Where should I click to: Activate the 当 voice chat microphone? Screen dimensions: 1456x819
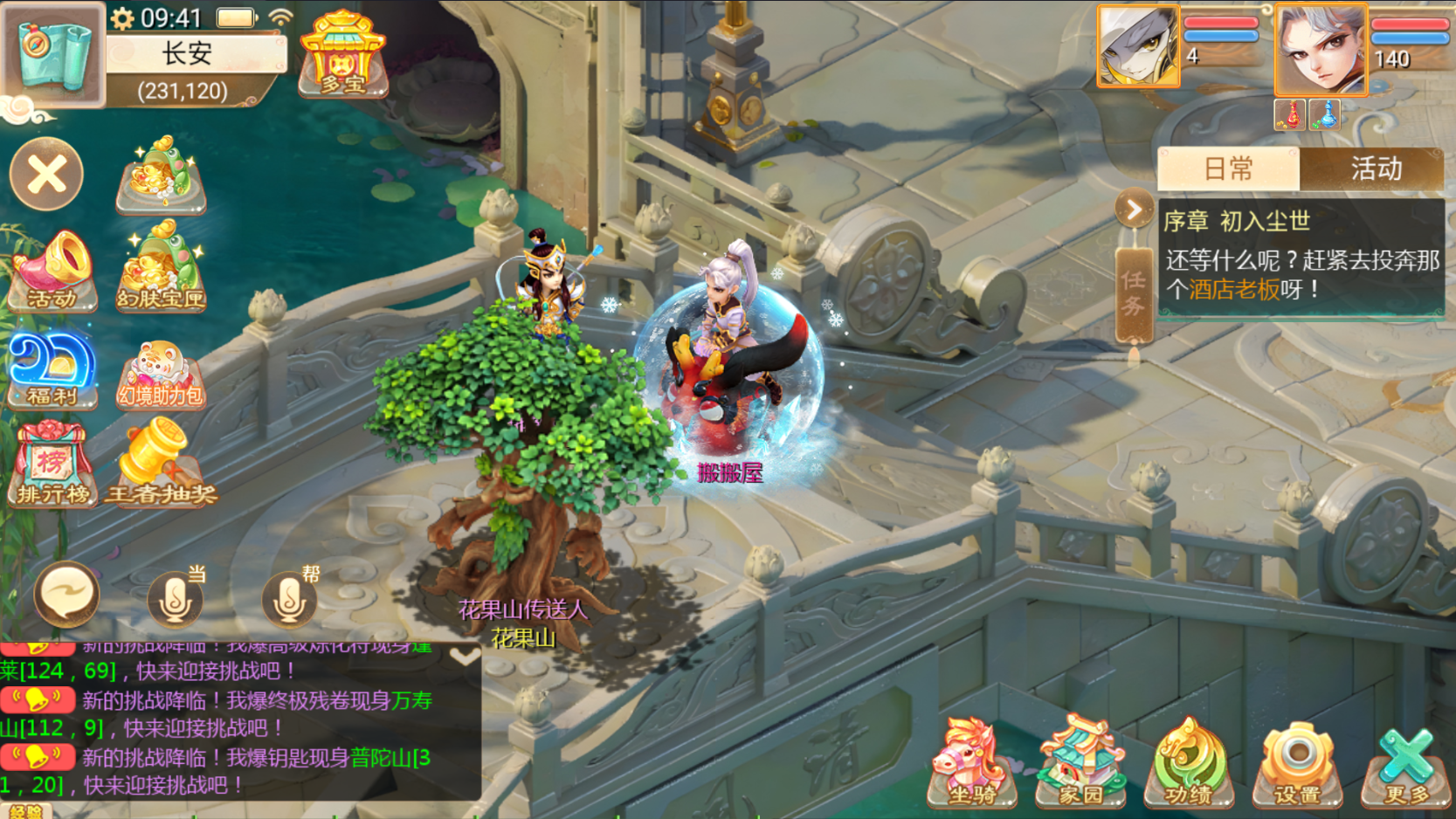tap(175, 599)
